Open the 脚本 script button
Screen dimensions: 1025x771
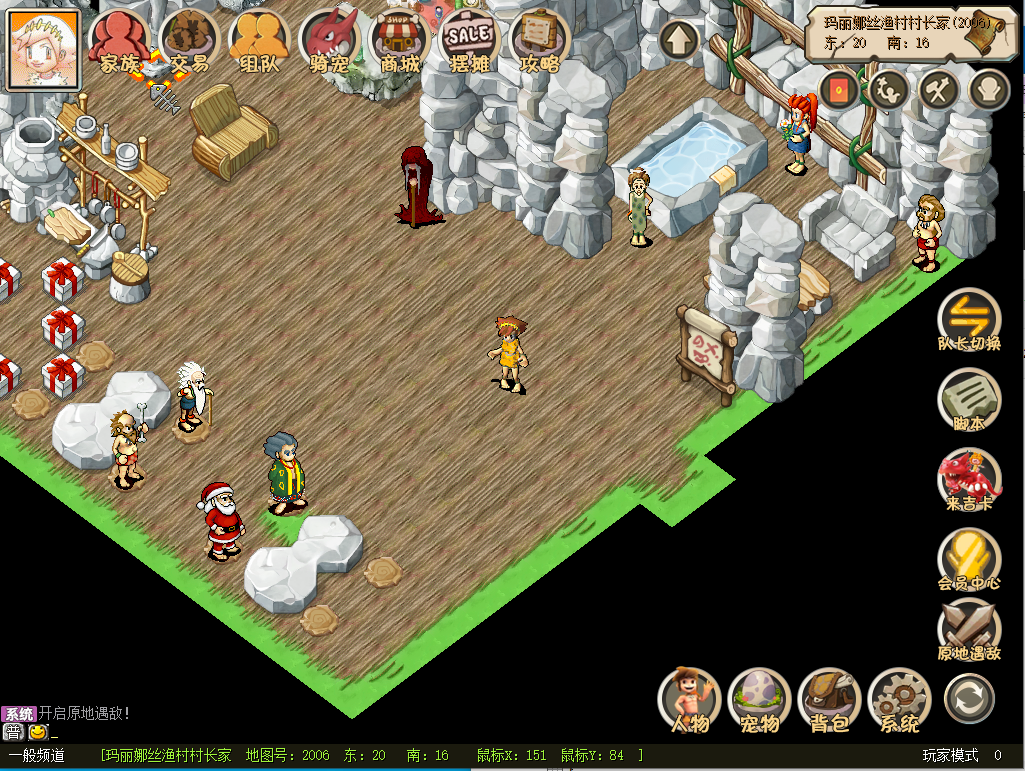coord(969,398)
